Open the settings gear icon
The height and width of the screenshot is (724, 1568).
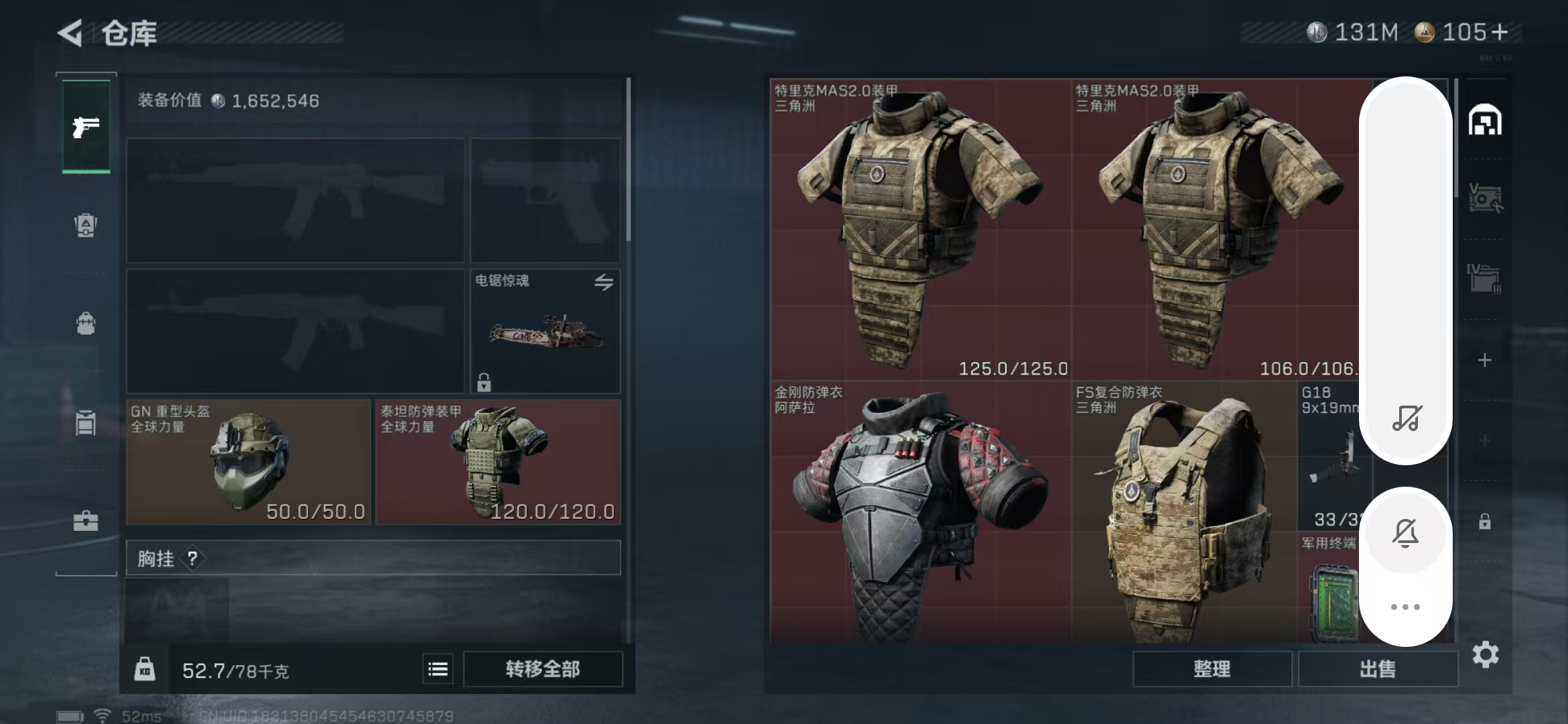1485,654
